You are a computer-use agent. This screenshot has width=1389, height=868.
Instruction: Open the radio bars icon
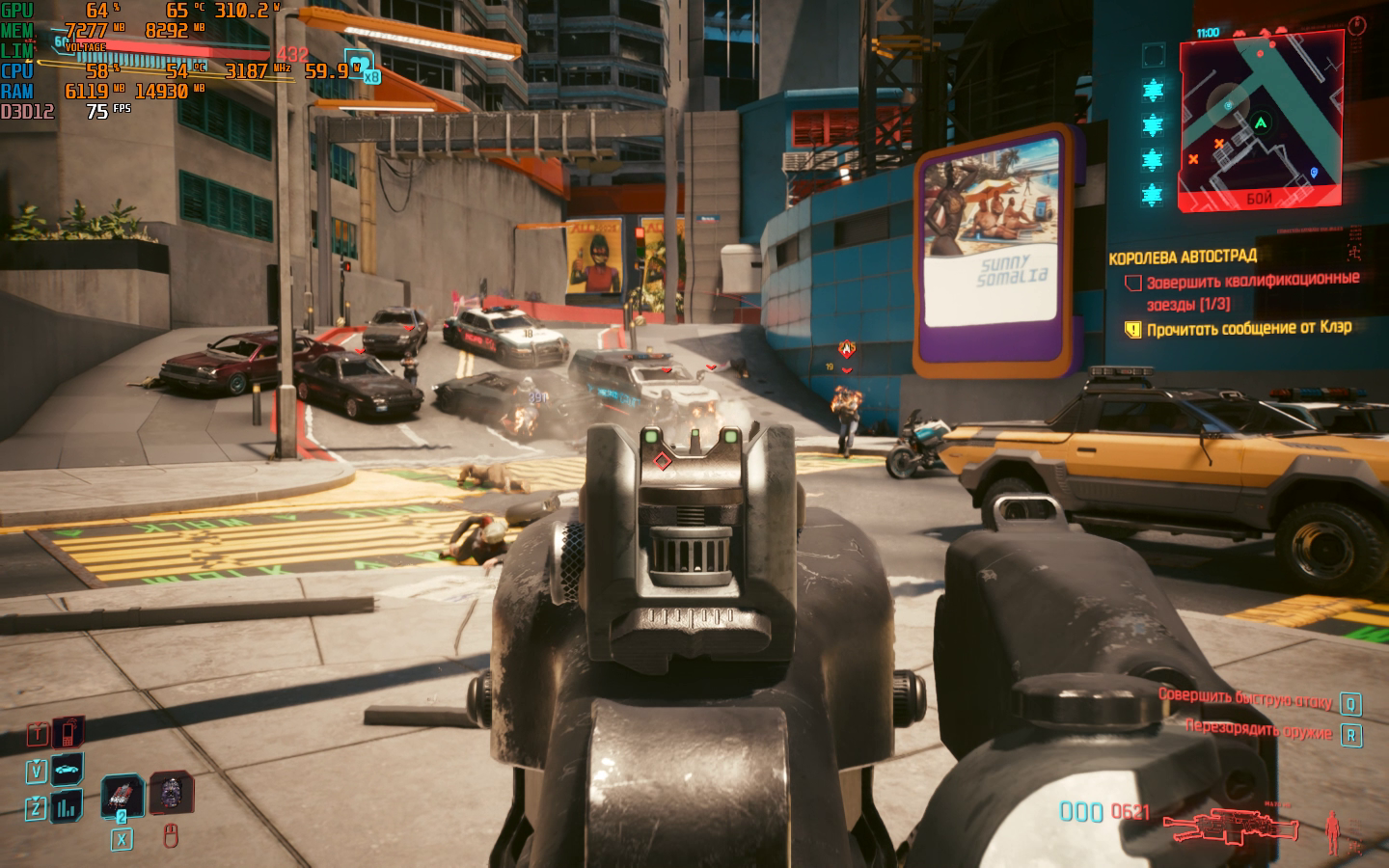pos(68,806)
